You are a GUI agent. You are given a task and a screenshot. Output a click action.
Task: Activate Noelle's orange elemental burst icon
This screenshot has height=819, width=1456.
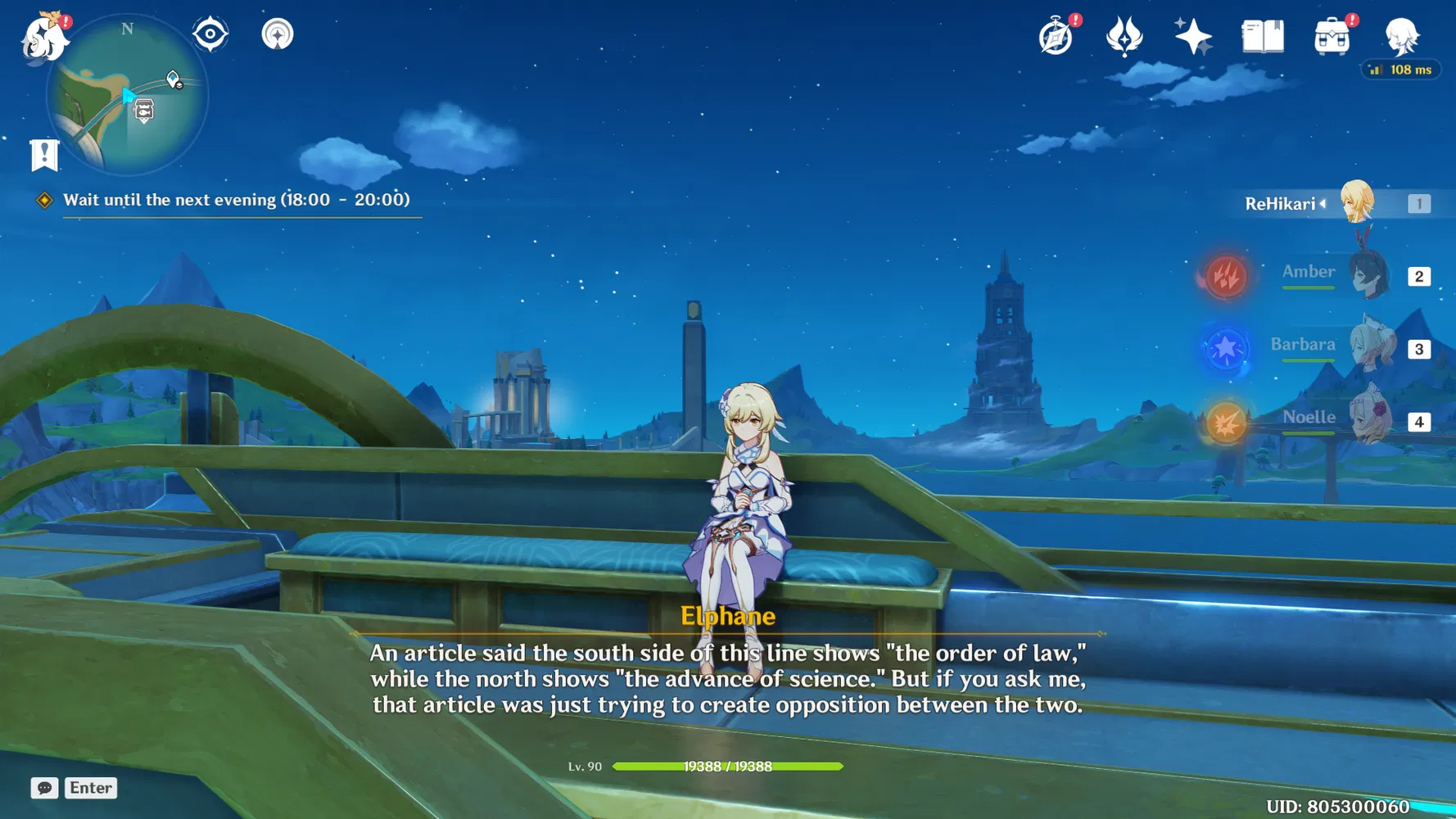pos(1225,423)
